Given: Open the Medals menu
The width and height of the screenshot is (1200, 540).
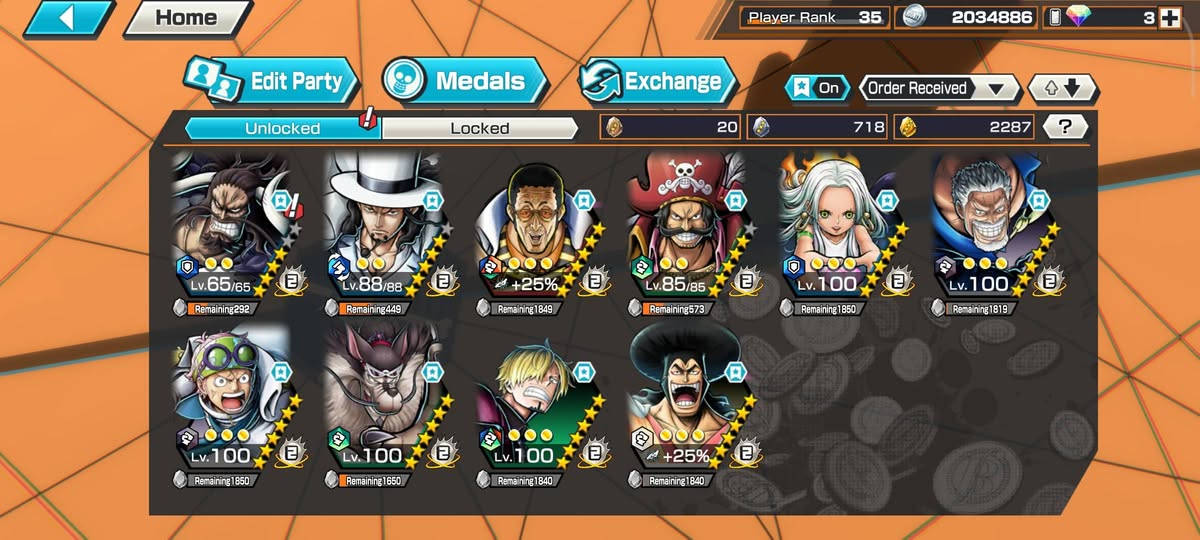Looking at the screenshot, I should (465, 82).
